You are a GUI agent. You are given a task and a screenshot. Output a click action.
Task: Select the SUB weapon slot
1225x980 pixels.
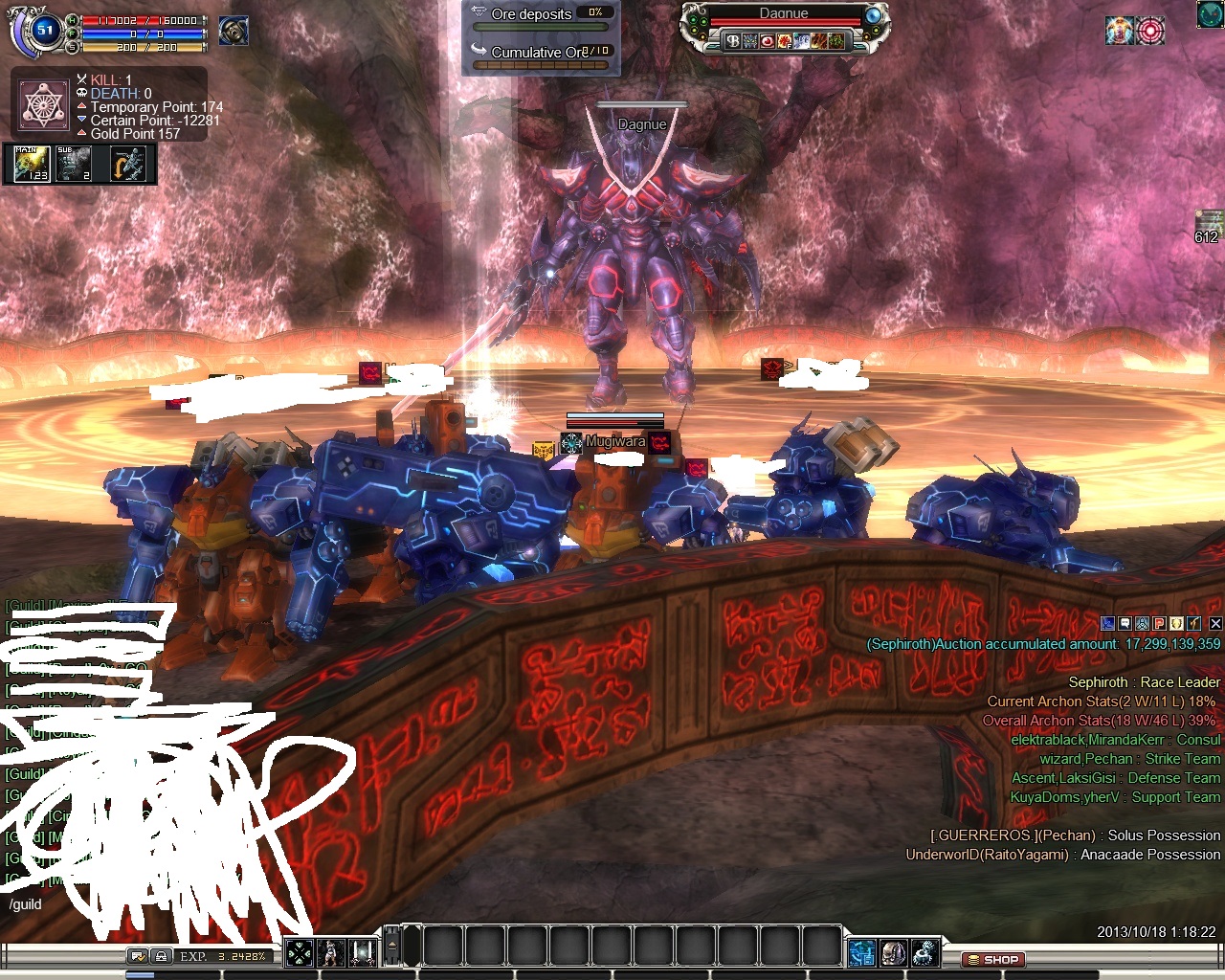coord(74,164)
